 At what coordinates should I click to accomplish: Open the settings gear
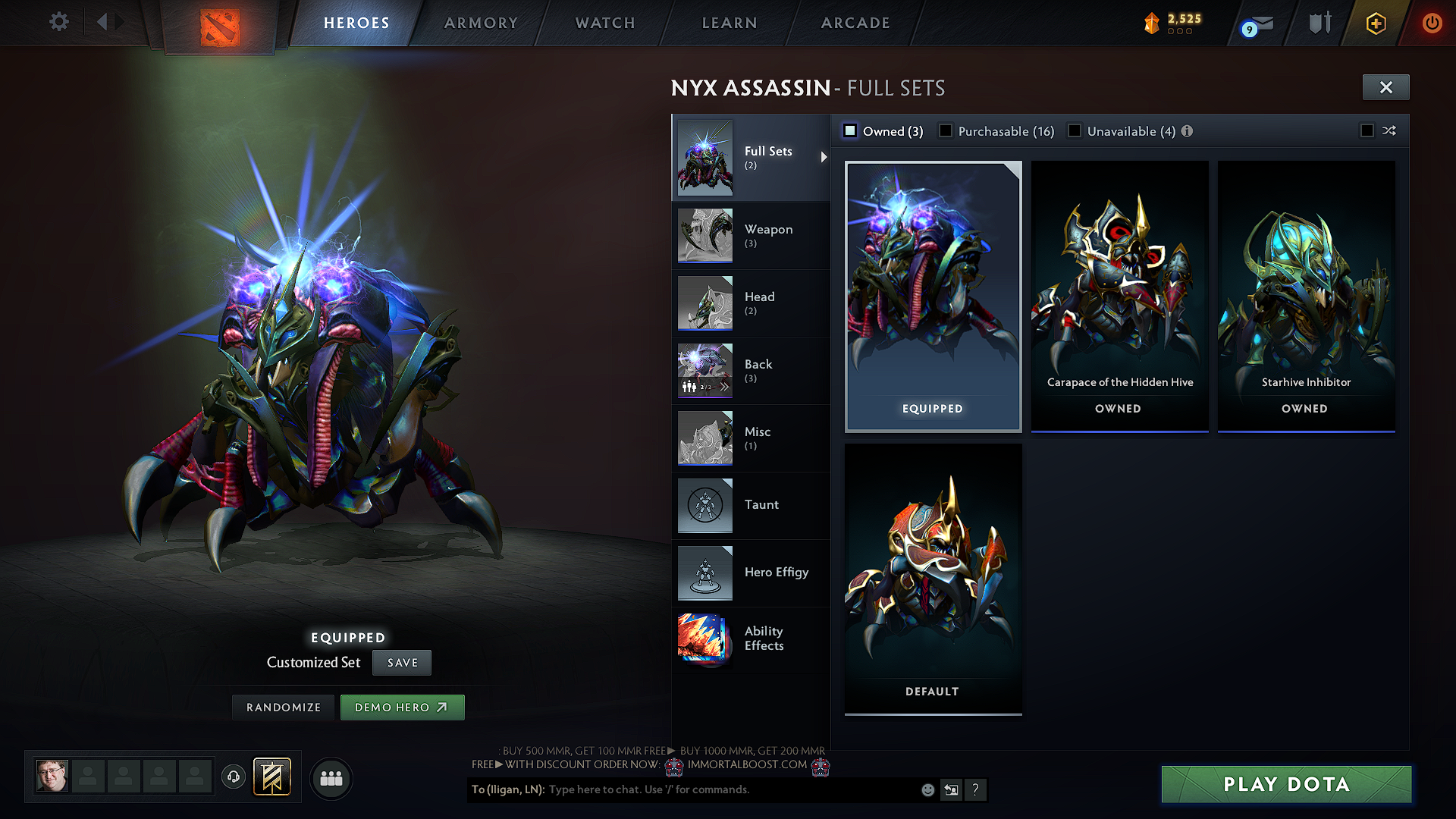click(58, 22)
